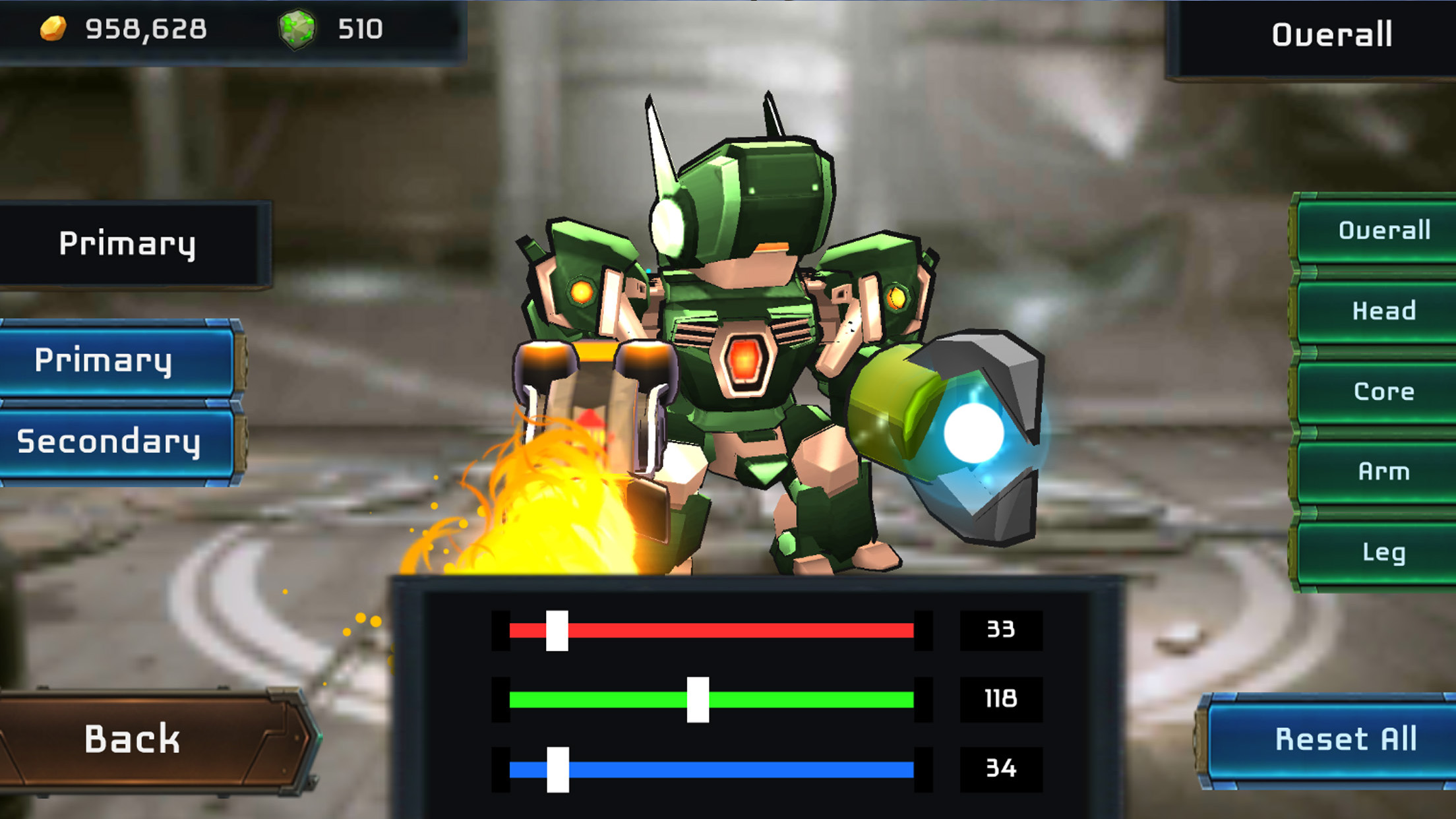Switch to the Core tab
The height and width of the screenshot is (819, 1456).
[x=1383, y=391]
